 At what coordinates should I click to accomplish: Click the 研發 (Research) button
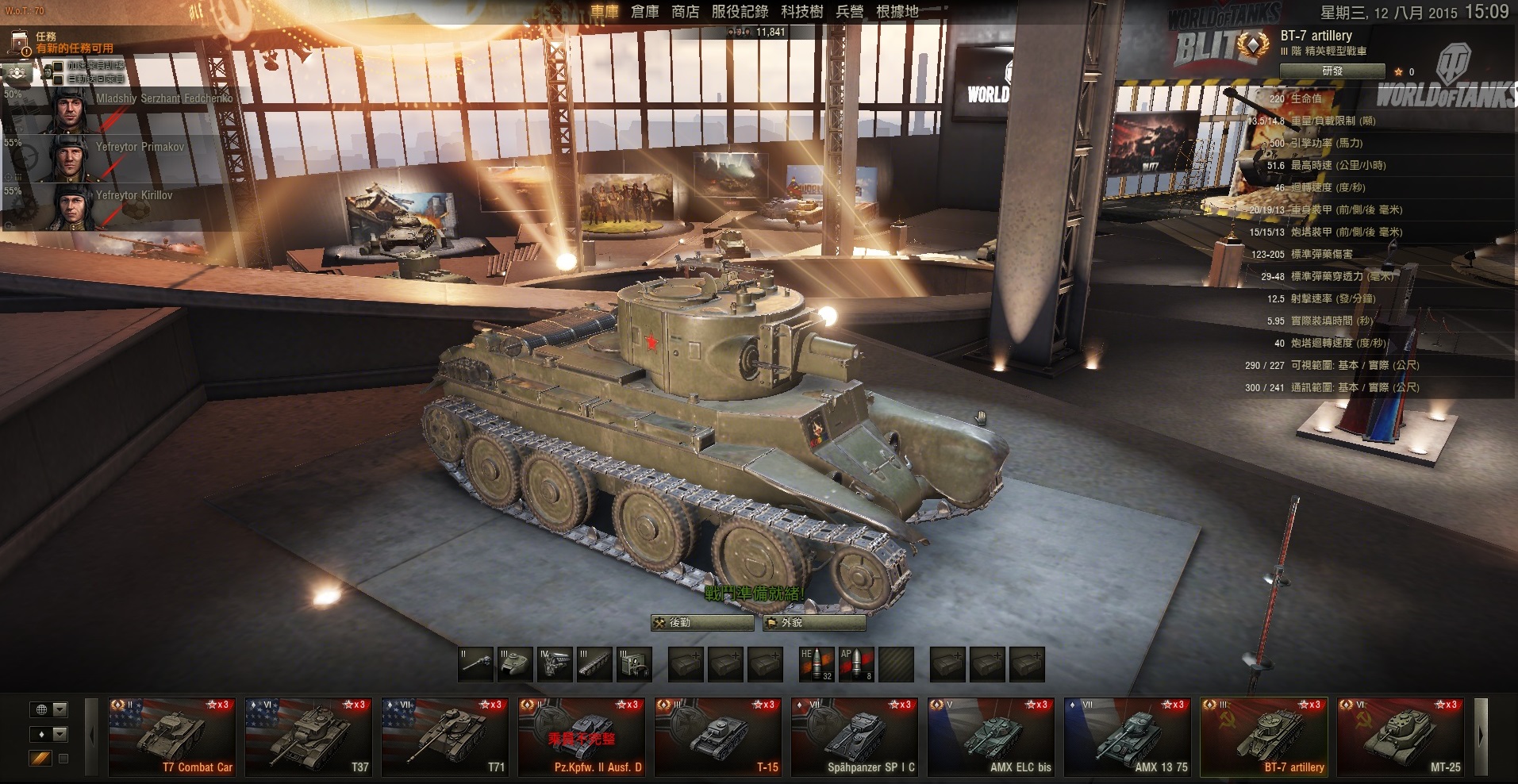click(1332, 71)
